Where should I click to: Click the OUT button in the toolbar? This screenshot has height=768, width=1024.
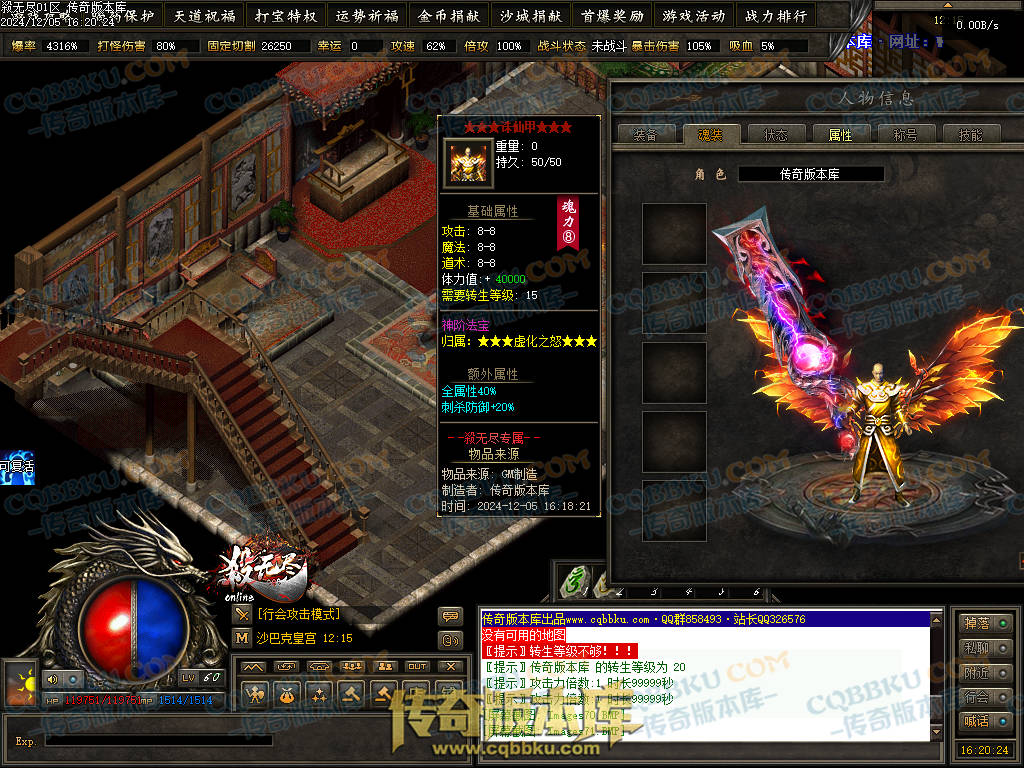point(417,666)
